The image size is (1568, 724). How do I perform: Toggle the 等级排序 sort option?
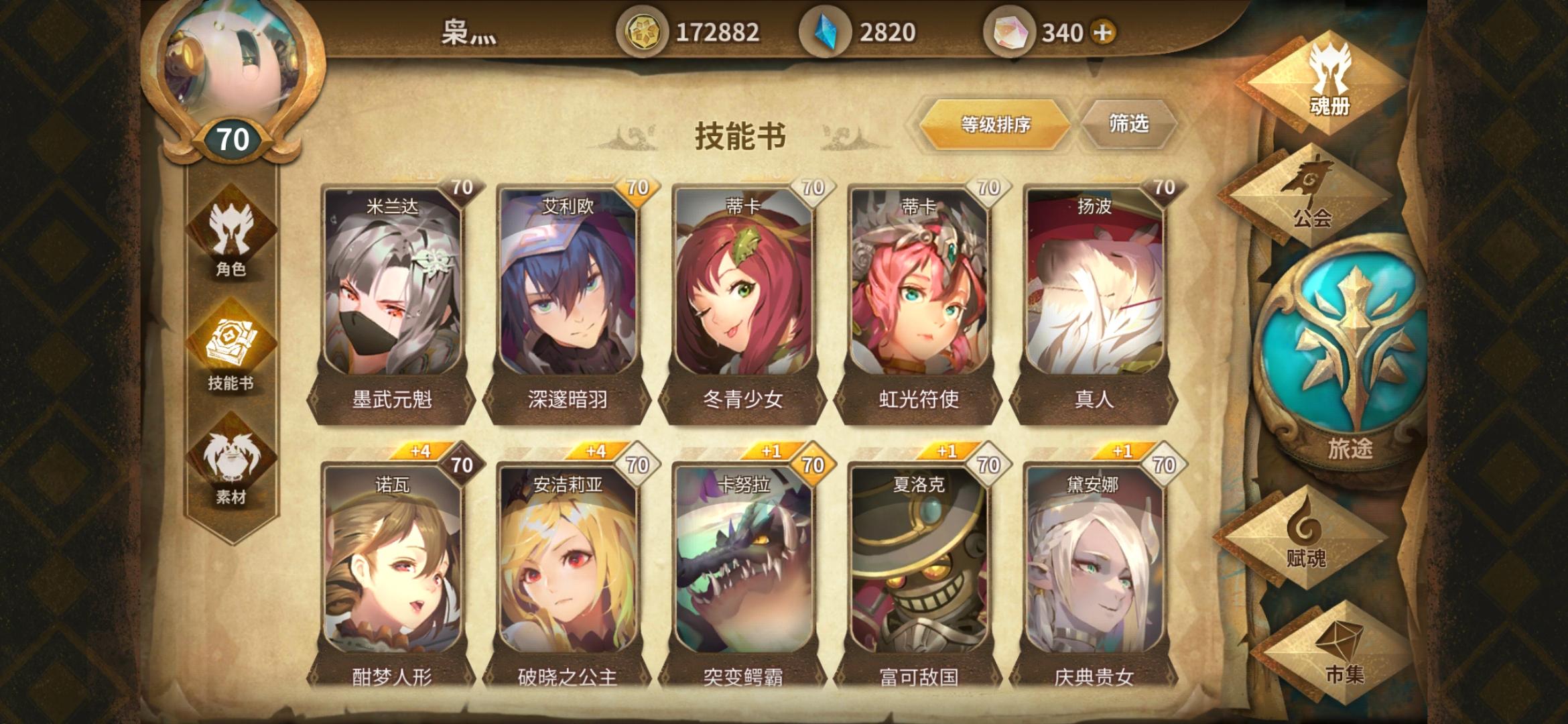coord(994,126)
